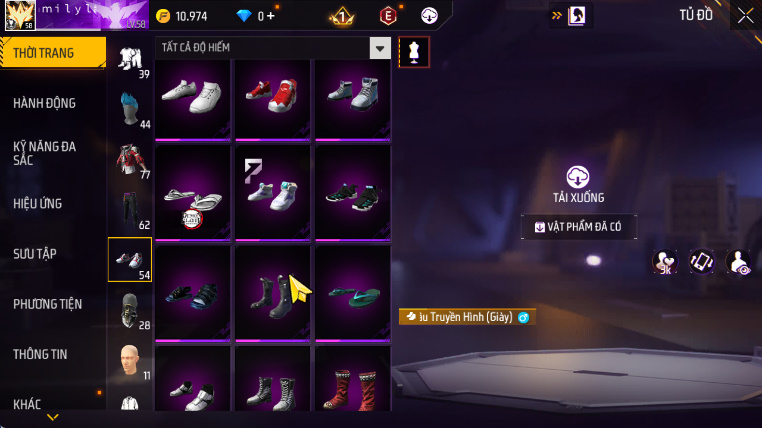Open the blue hair subcategory
This screenshot has height=428, width=762.
point(129,109)
